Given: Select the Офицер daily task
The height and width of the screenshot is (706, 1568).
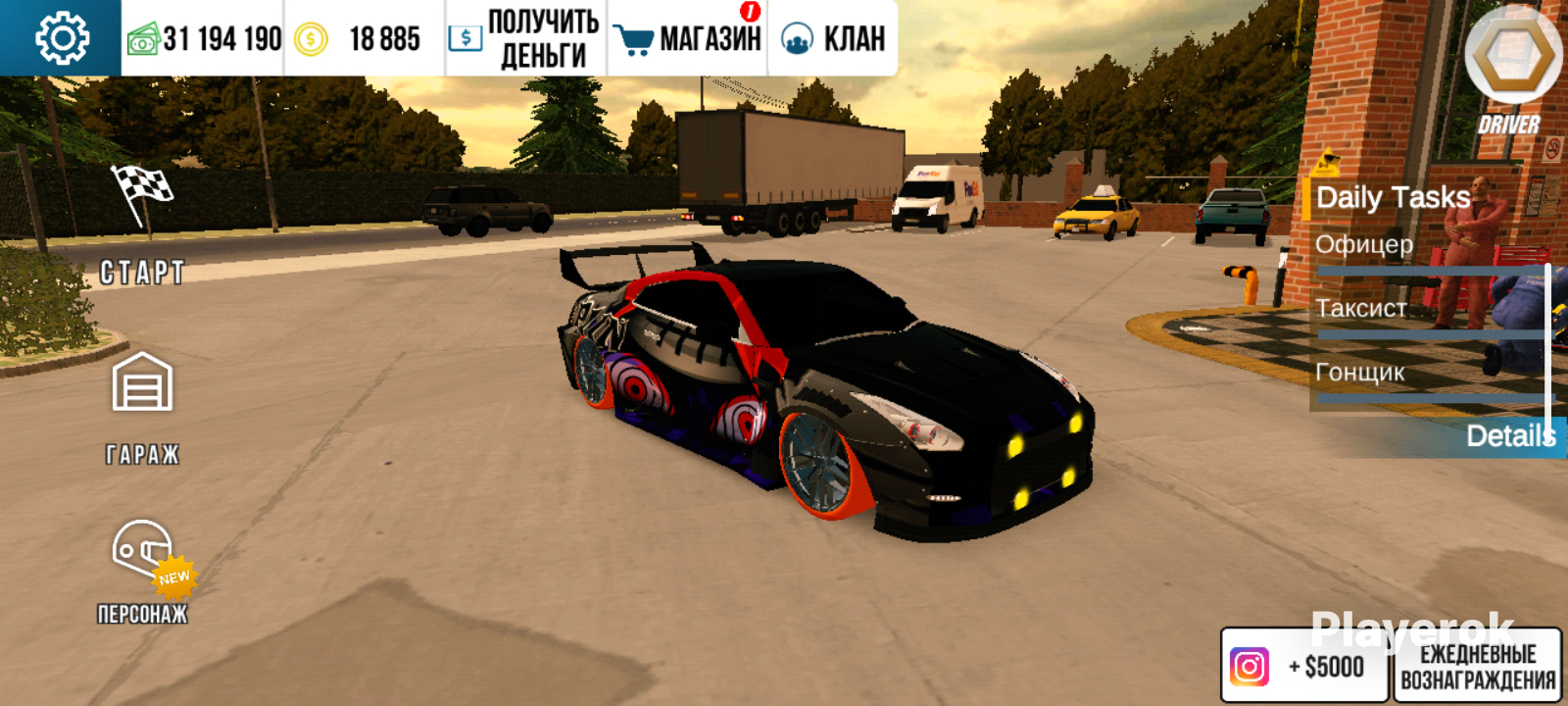Looking at the screenshot, I should [x=1364, y=245].
